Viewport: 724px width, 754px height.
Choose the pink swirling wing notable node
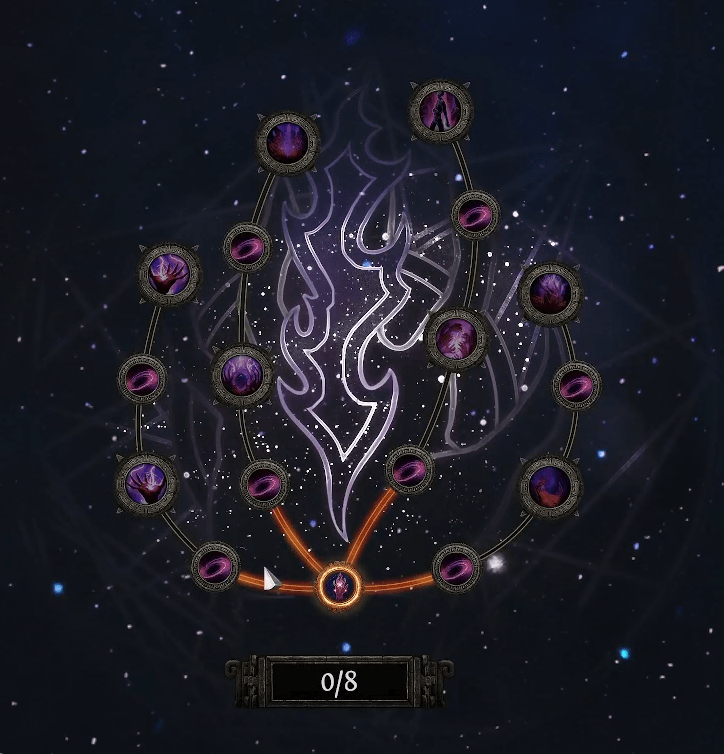tap(456, 339)
